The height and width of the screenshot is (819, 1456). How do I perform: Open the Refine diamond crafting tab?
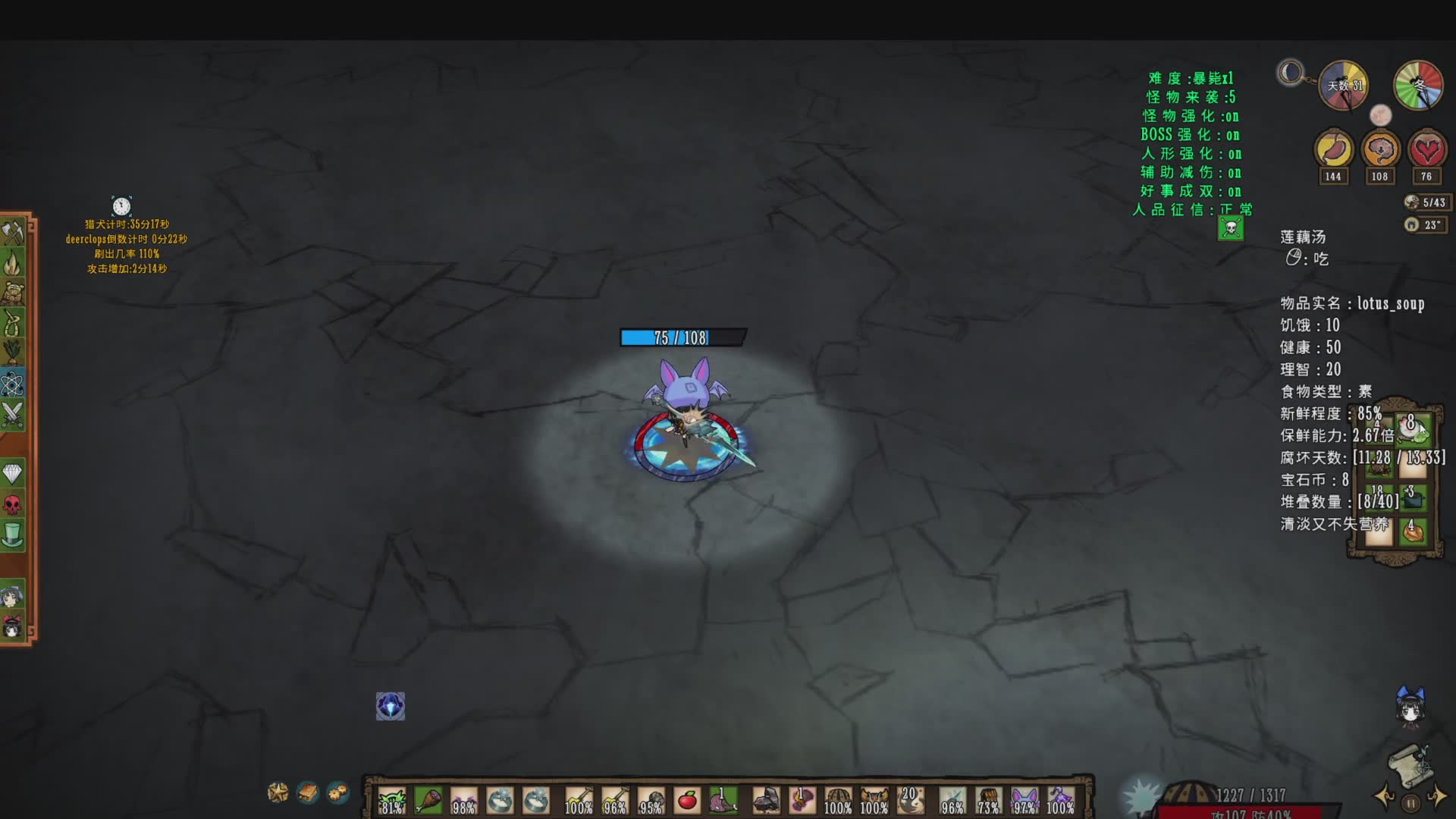(x=13, y=474)
